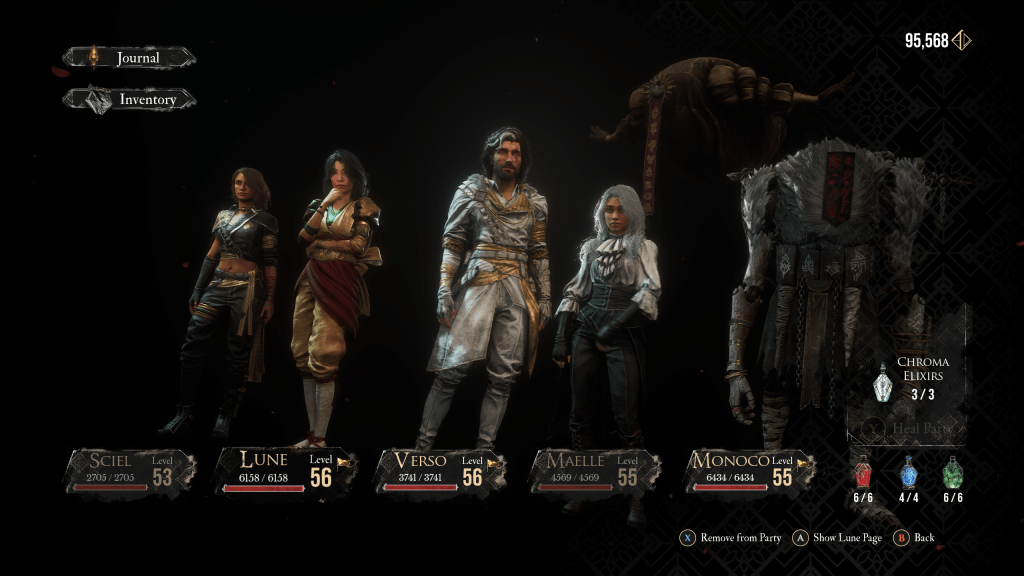Click the Chroma Elixirs flask icon
Viewport: 1024px width, 576px height.
point(883,380)
